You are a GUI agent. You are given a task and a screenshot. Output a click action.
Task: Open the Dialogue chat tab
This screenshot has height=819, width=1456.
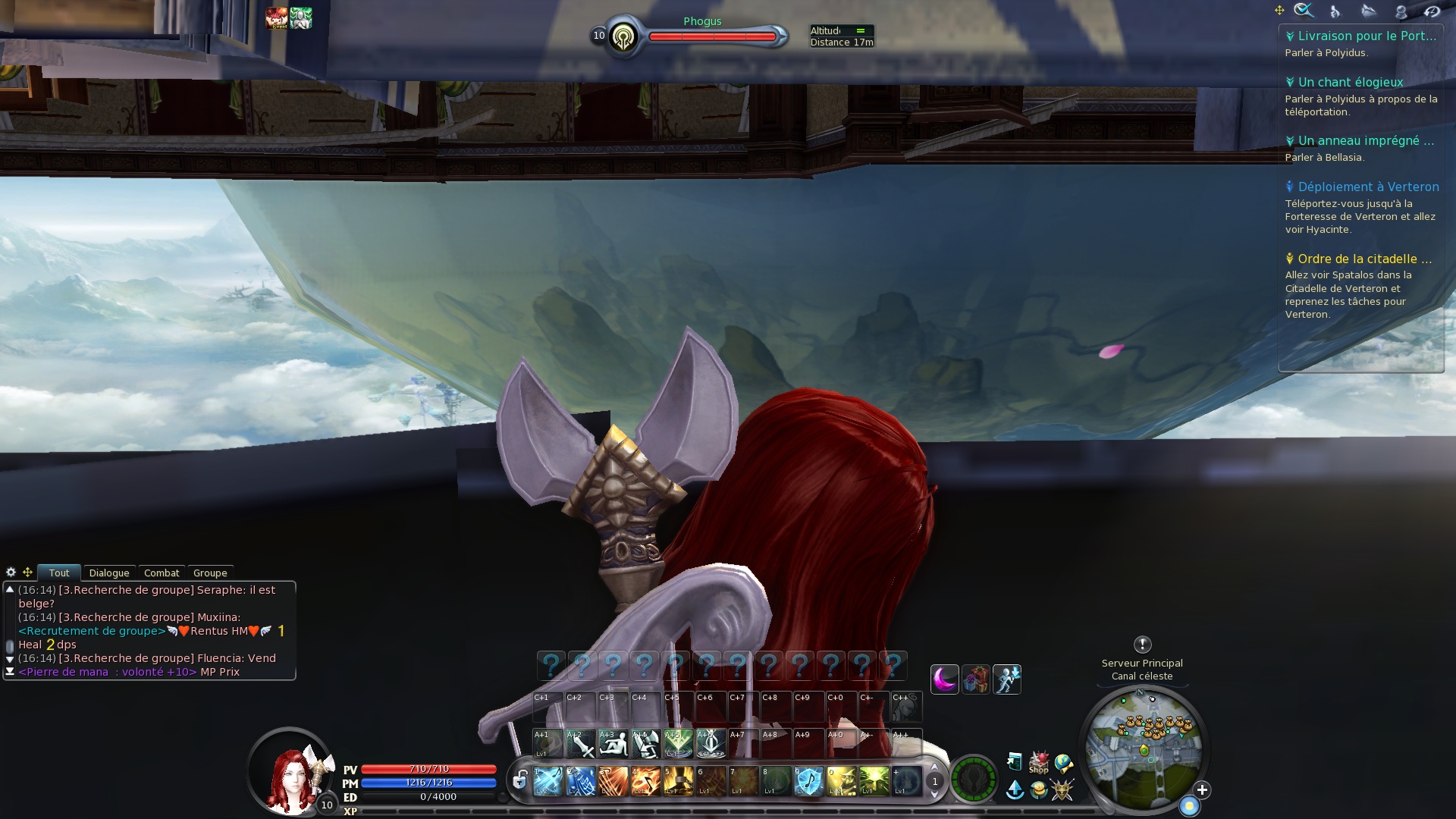(x=109, y=573)
